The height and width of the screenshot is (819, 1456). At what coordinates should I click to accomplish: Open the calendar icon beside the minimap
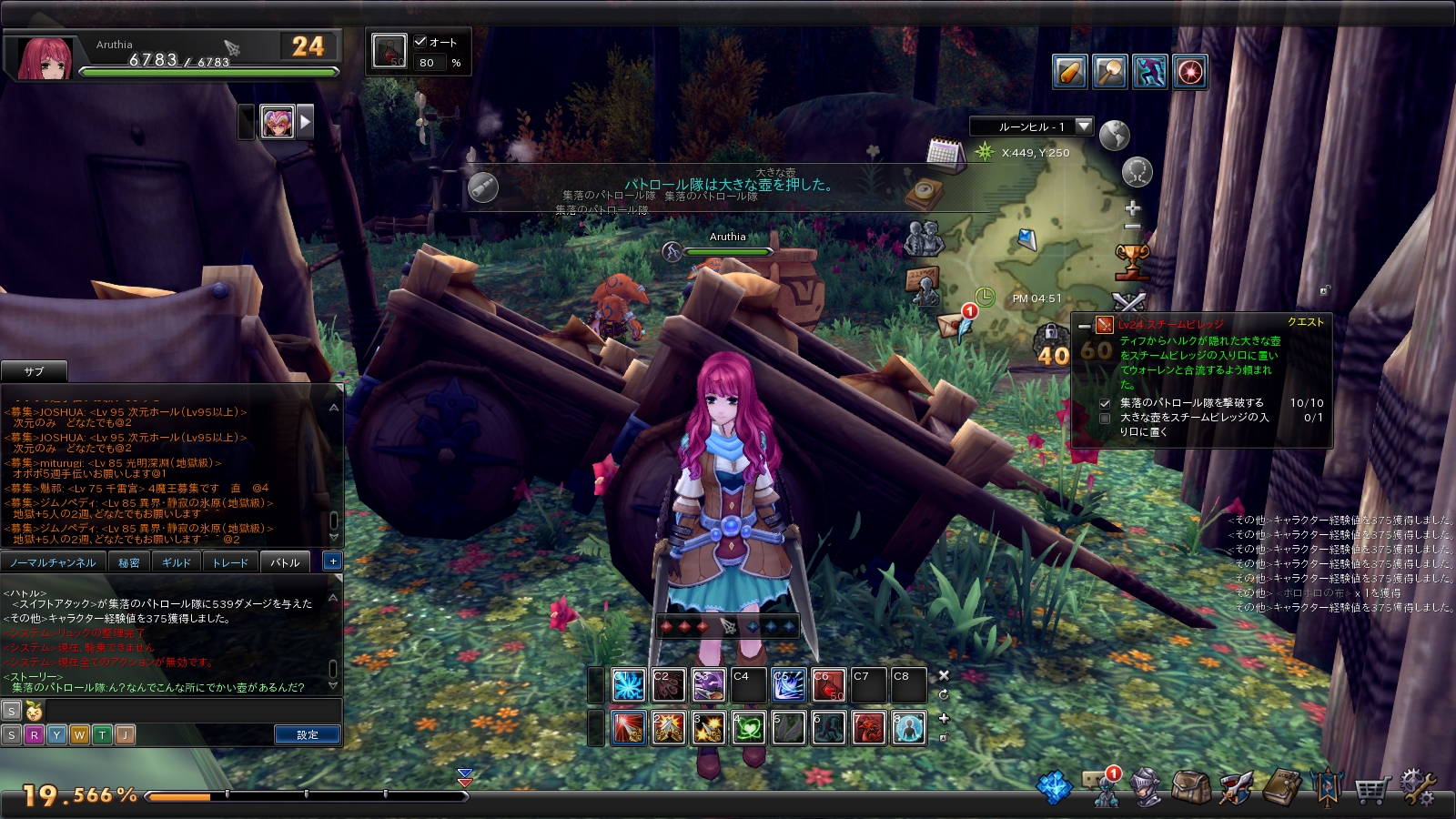945,152
